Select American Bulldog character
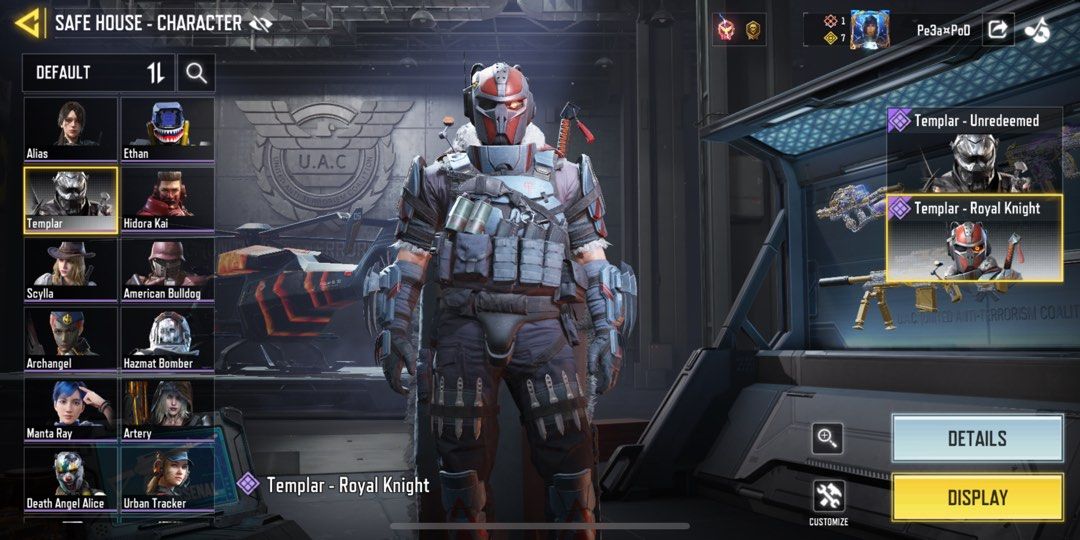1080x540 pixels. 167,268
